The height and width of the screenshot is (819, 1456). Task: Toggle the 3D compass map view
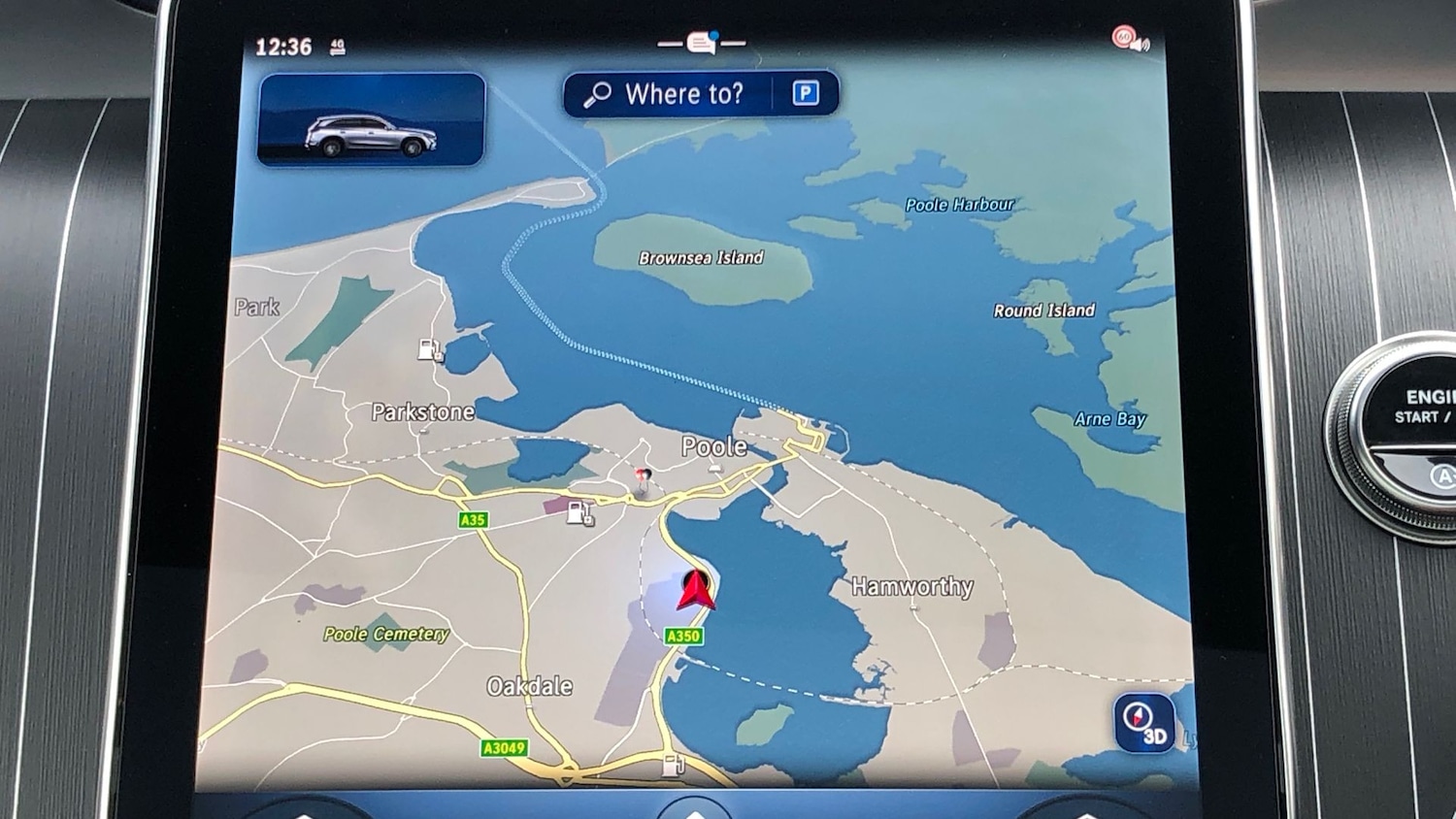(x=1143, y=723)
